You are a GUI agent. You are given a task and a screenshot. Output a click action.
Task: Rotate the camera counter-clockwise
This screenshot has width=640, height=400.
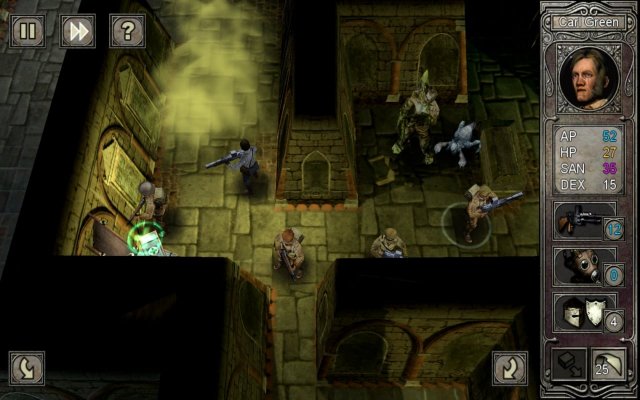(27, 368)
